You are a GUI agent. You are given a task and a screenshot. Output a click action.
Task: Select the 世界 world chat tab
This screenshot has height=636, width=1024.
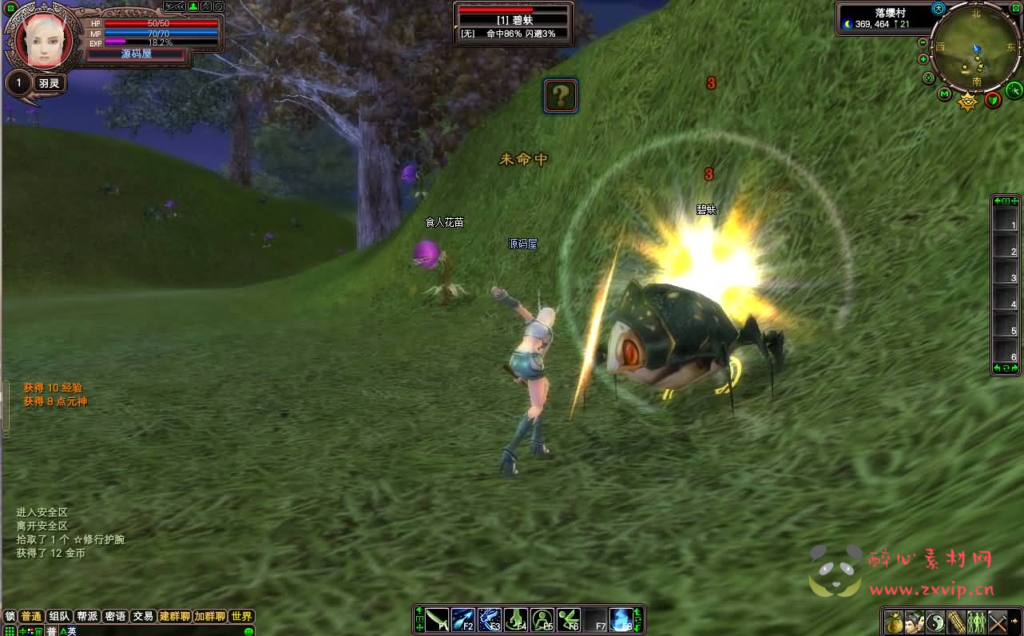242,617
